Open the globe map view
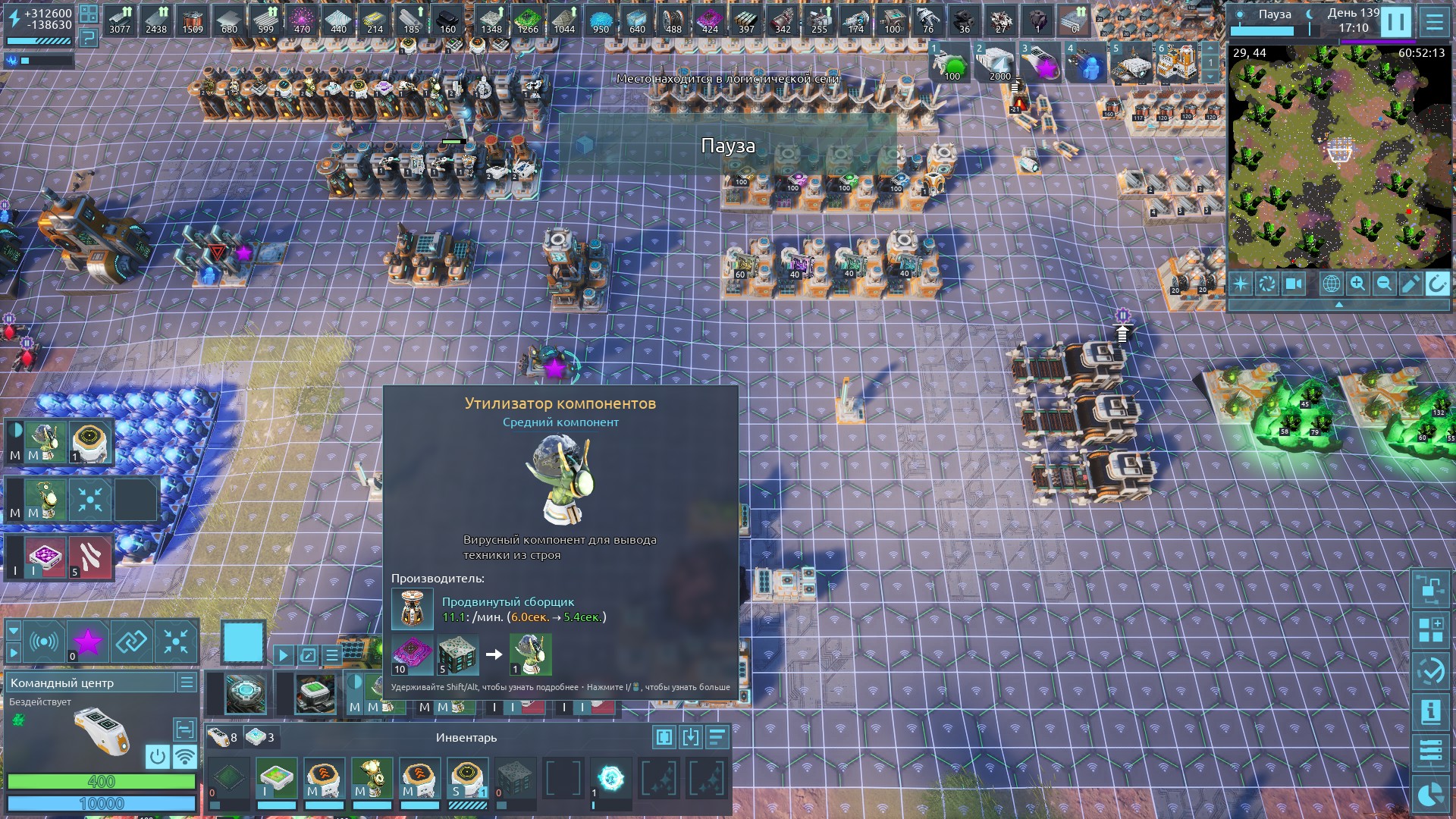Viewport: 1456px width, 819px height. (1331, 284)
